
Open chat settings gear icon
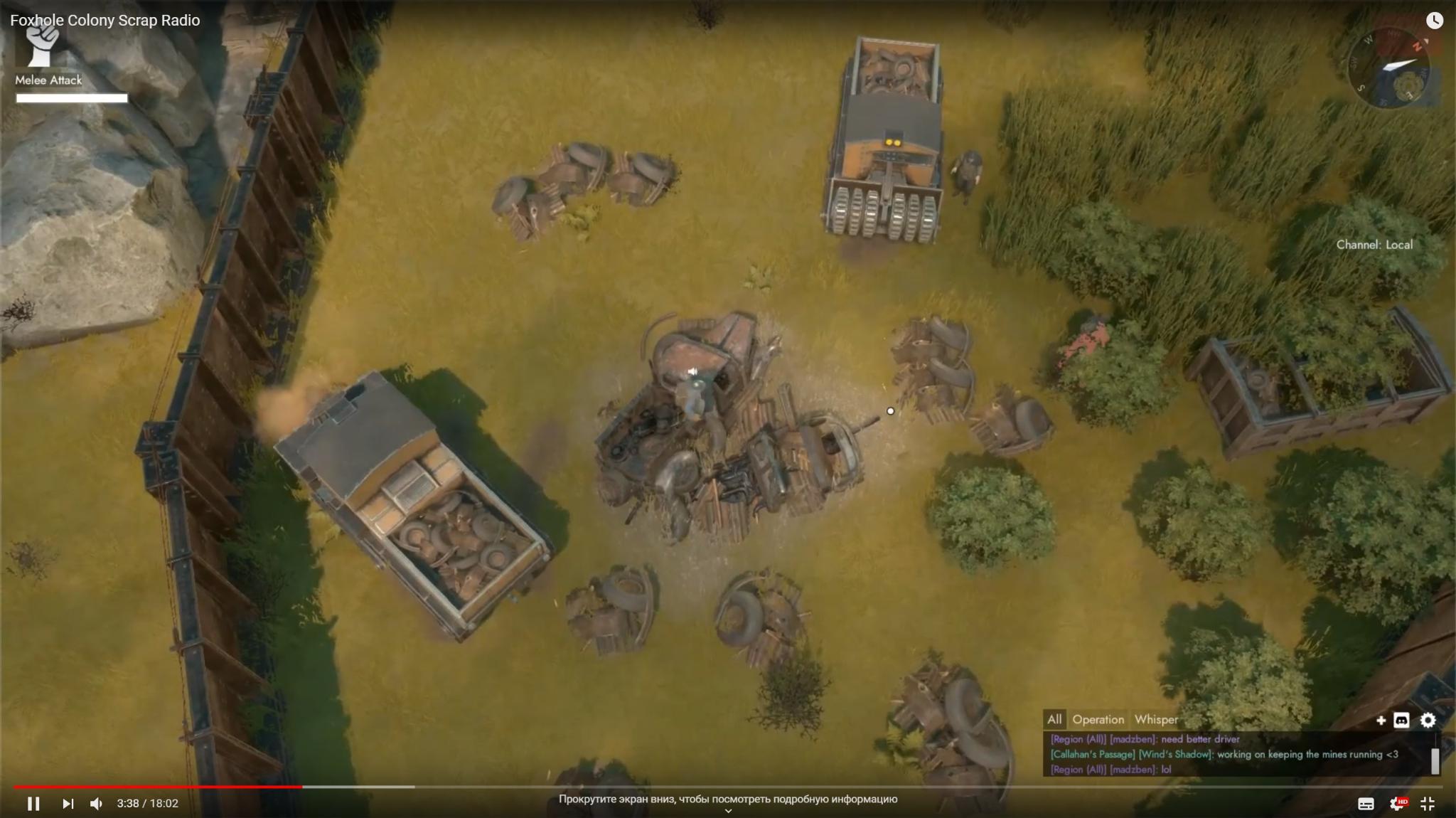1428,721
